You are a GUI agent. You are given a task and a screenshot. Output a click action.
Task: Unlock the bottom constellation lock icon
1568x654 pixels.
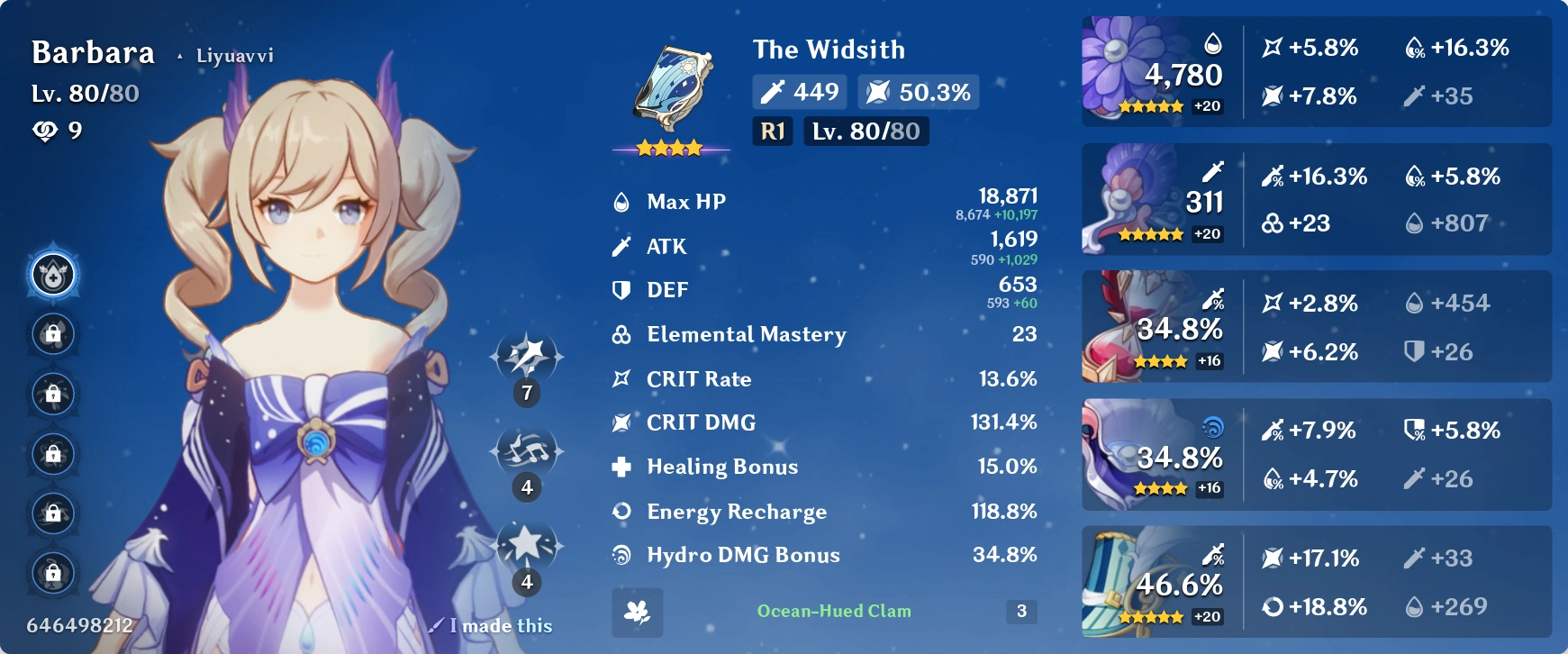54,572
